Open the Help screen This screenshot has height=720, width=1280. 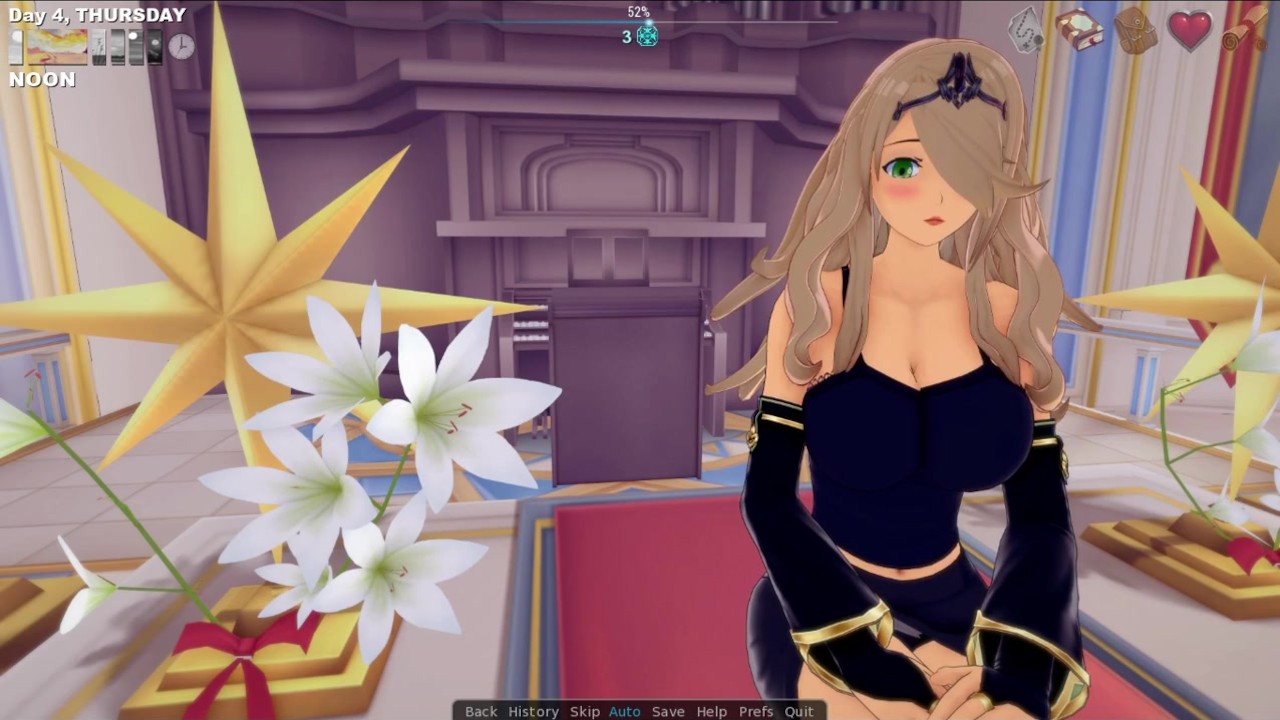click(712, 711)
